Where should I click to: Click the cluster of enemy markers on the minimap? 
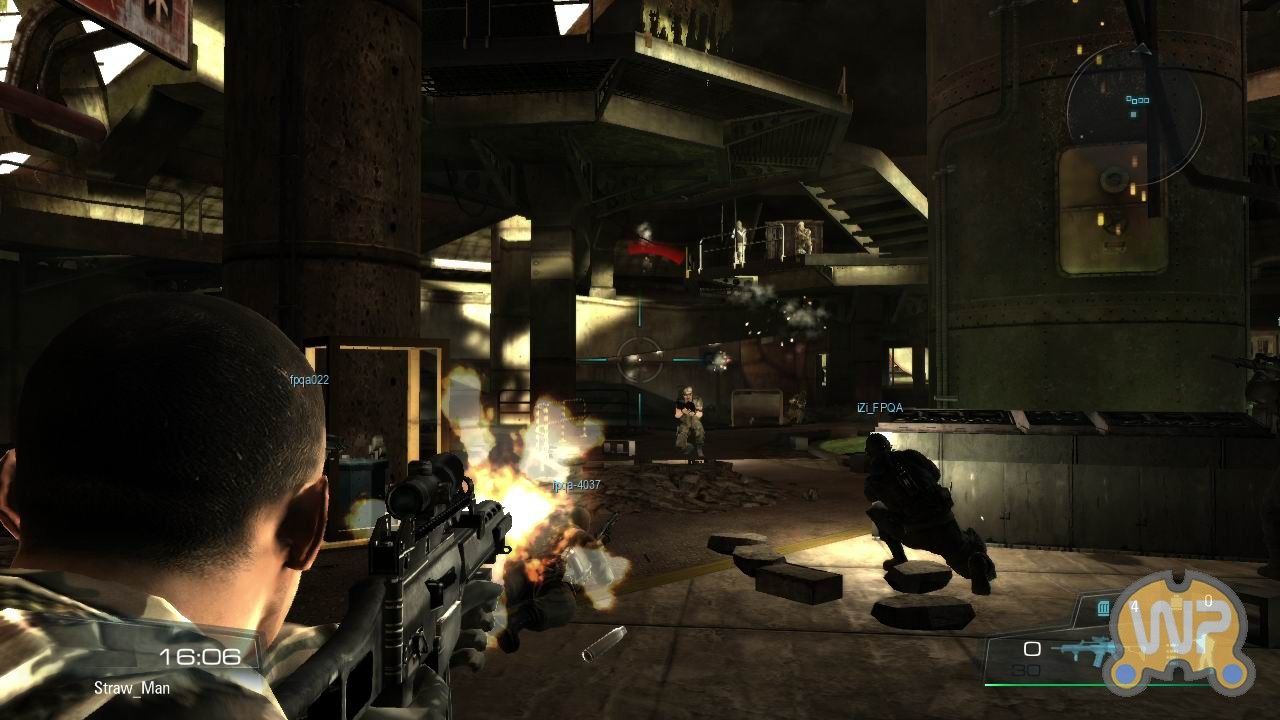[1138, 100]
